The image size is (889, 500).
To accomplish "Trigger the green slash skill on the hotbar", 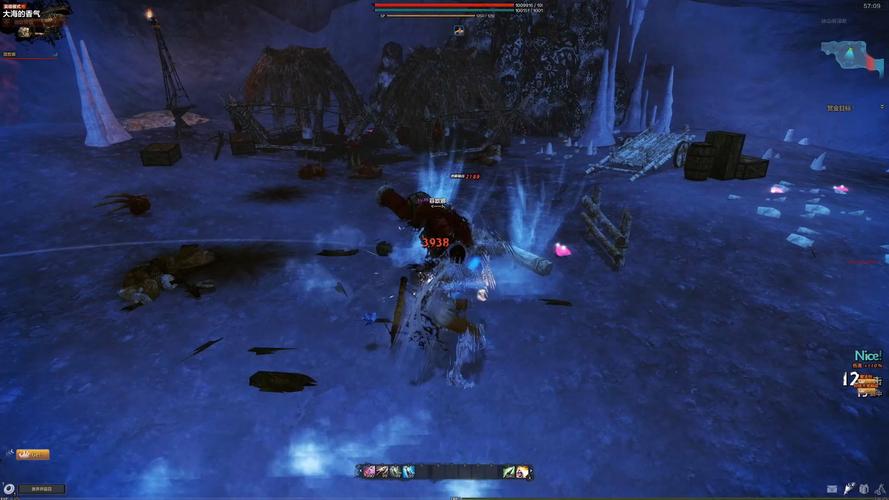I will pyautogui.click(x=509, y=472).
